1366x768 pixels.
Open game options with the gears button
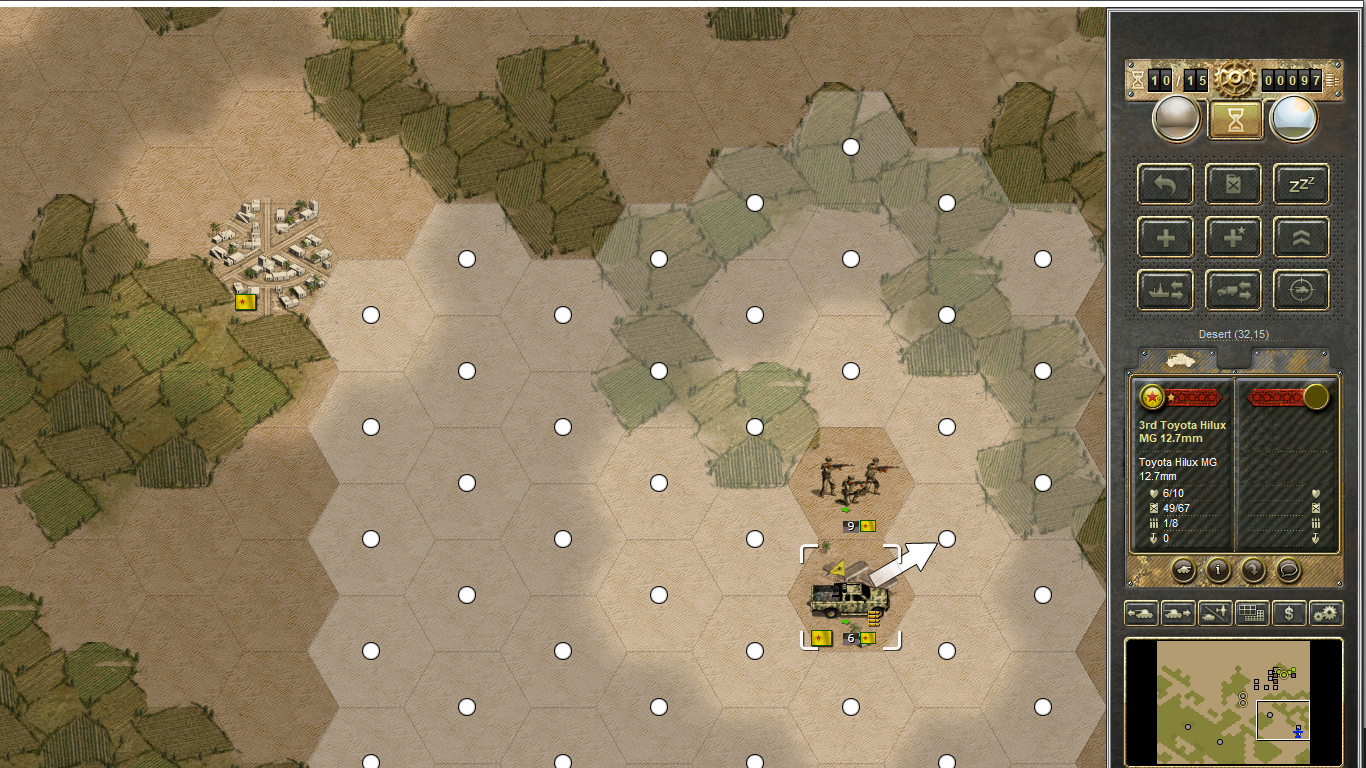(x=1326, y=613)
